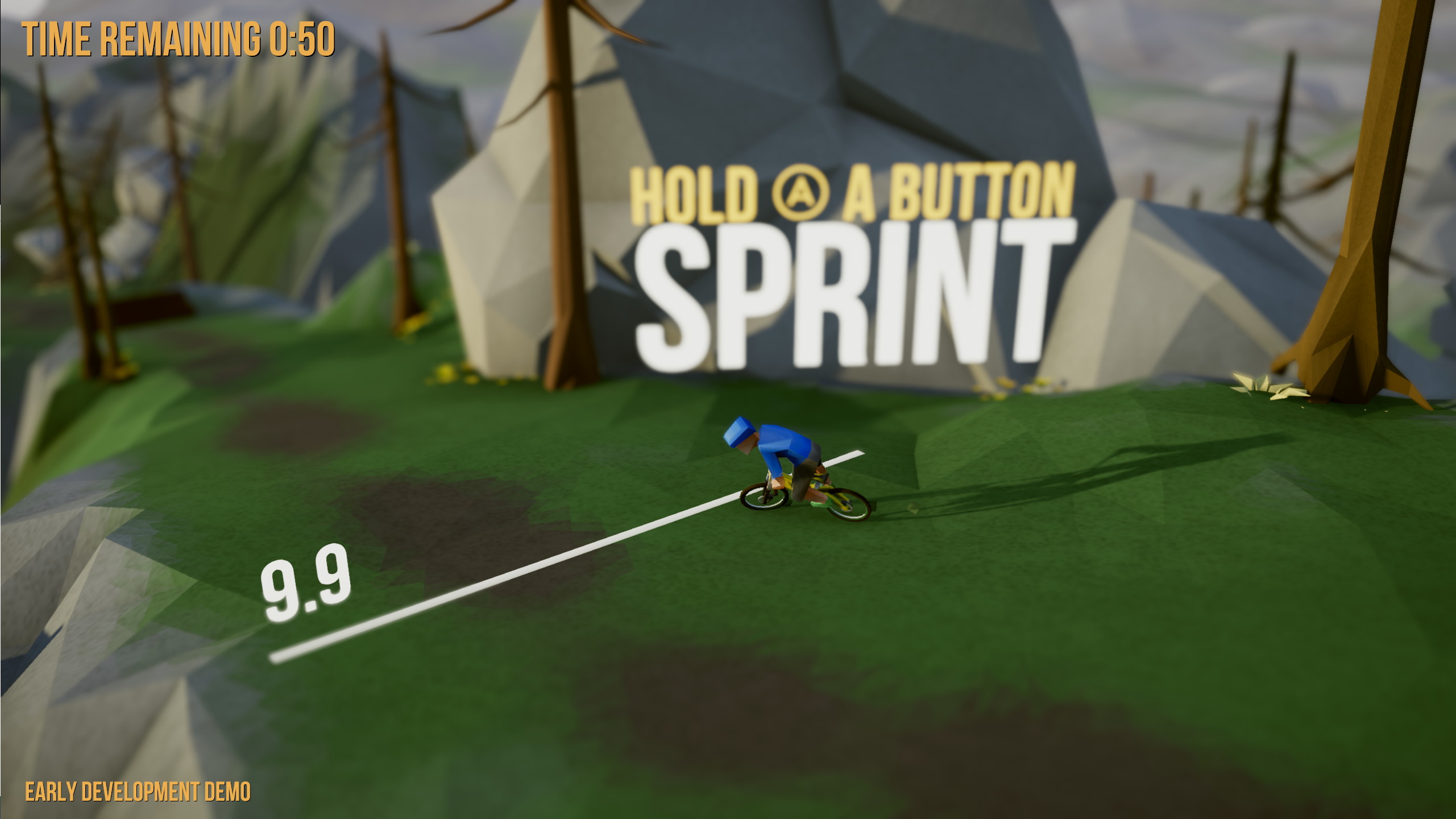1456x819 pixels.
Task: Click the grassy slope below the track line
Action: pos(625,711)
